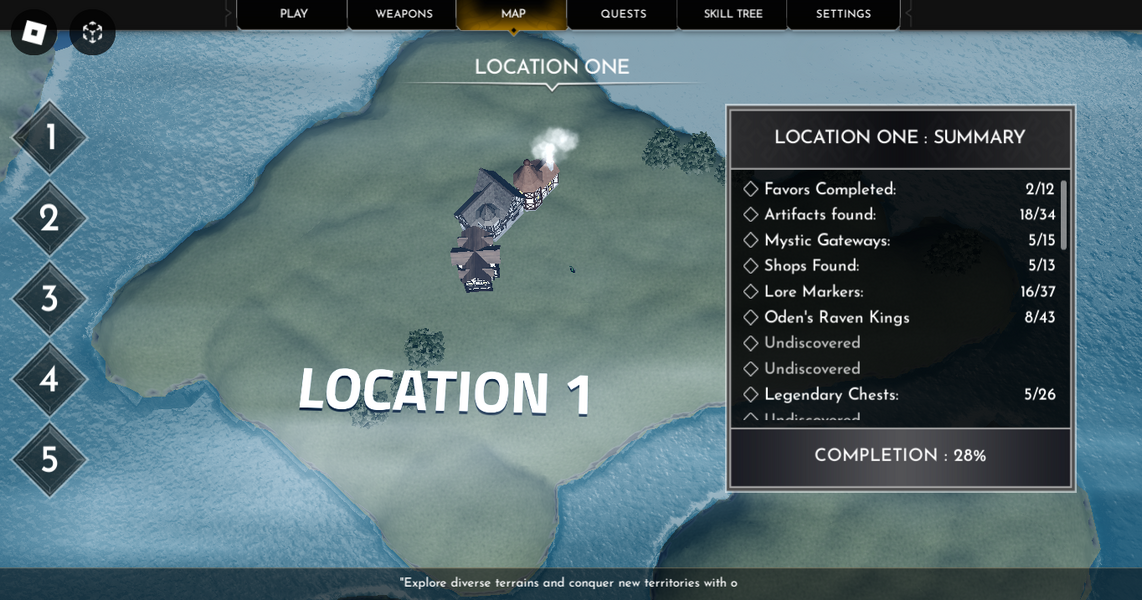This screenshot has height=600, width=1142.
Task: Click the cube icon beside the Roblox logo
Action: (x=92, y=32)
